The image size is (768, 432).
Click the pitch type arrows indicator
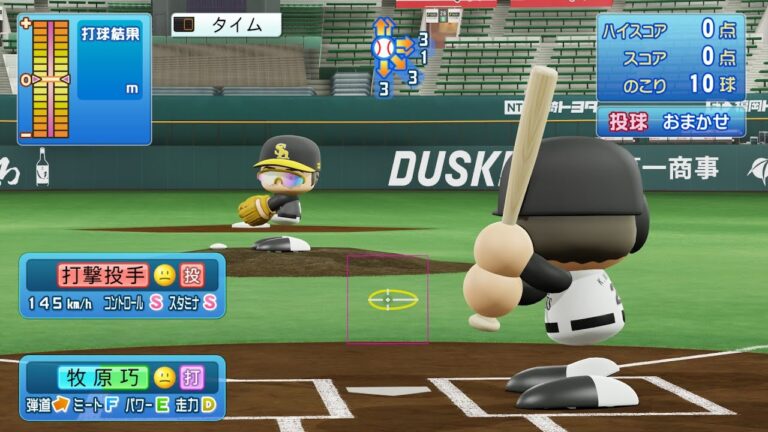396,55
